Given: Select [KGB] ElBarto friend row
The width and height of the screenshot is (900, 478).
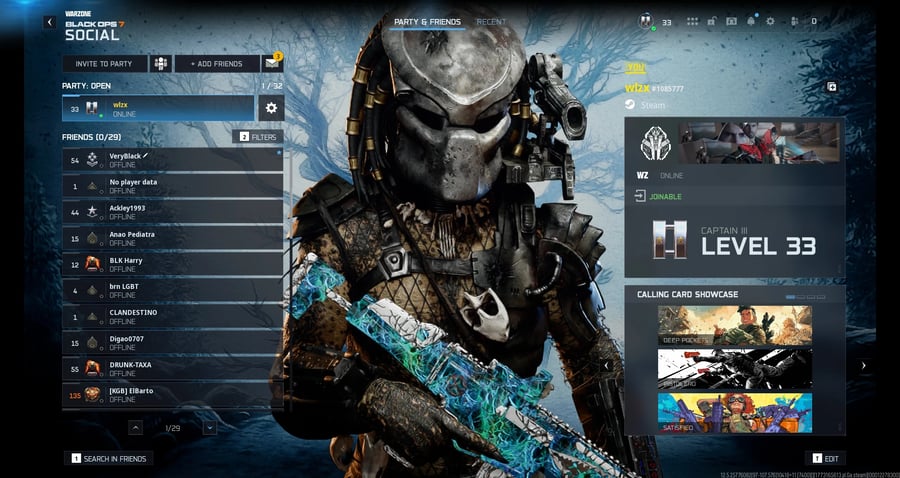Looking at the screenshot, I should pyautogui.click(x=172, y=394).
